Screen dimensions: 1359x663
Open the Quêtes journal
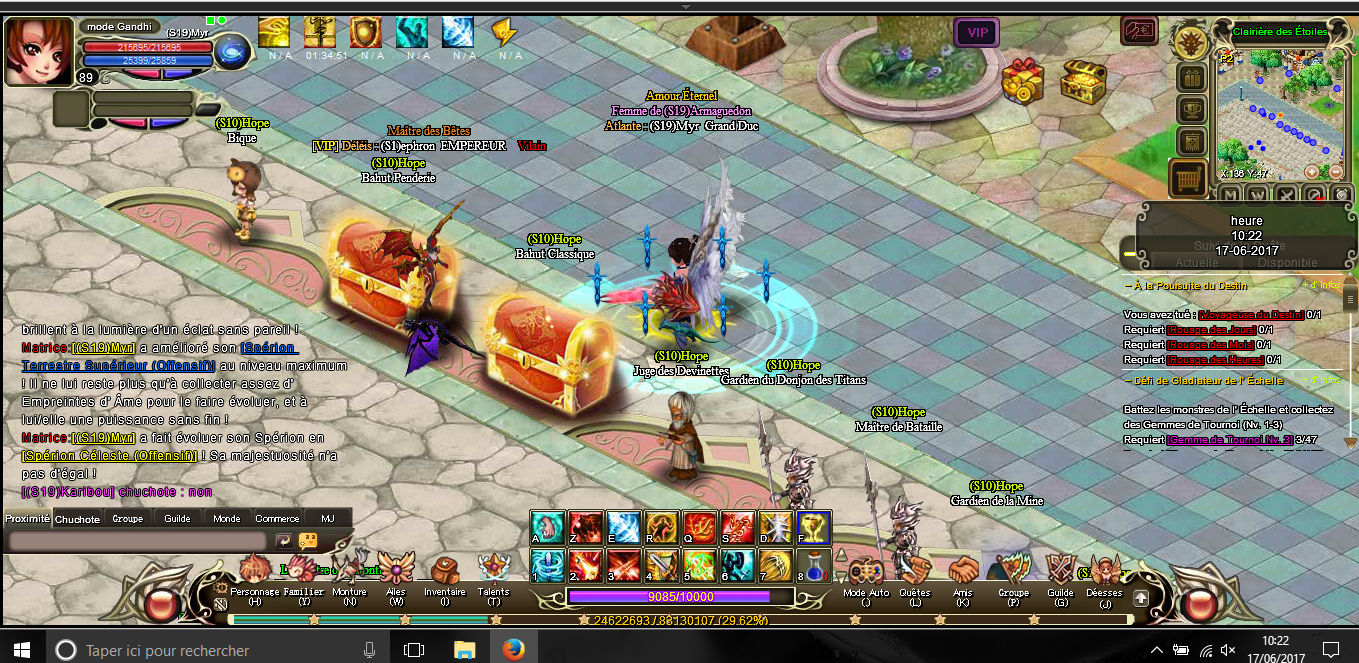click(914, 576)
